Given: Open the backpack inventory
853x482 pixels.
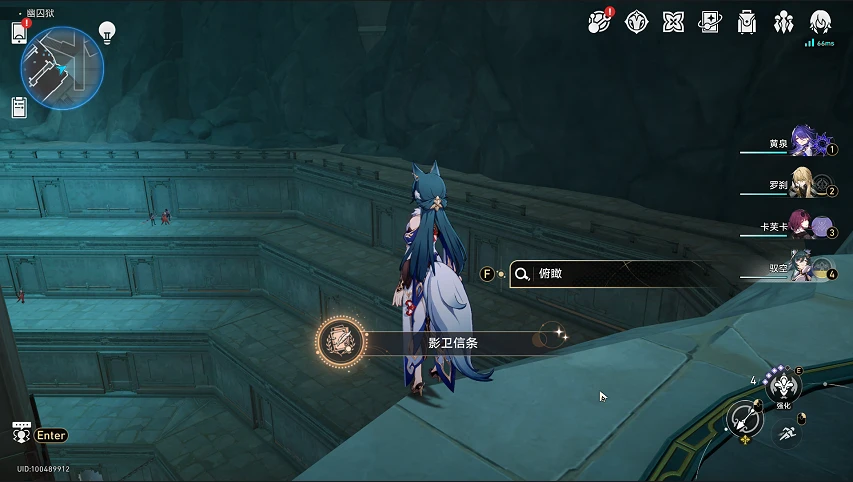Looking at the screenshot, I should [746, 21].
